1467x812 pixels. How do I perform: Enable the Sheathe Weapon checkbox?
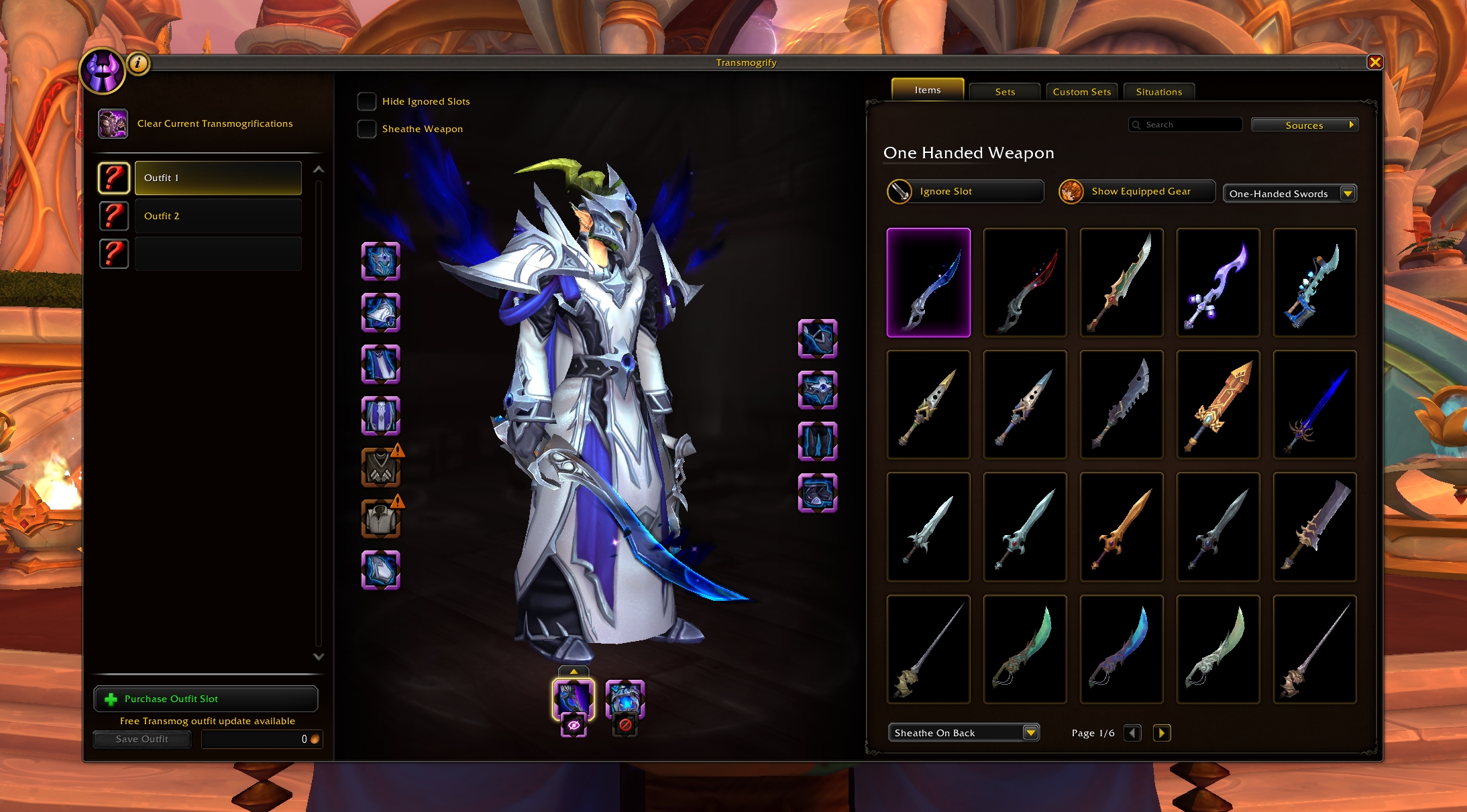coord(366,129)
